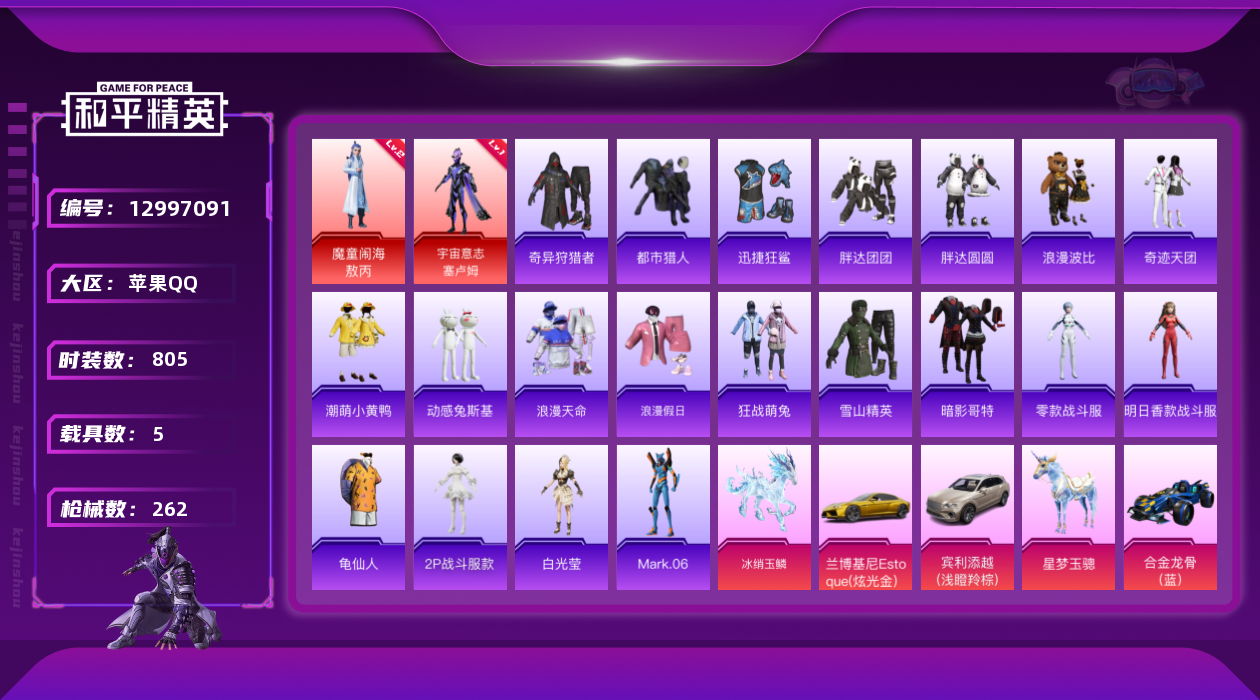Choose the 宇宙意志塞卢姆 outfit card

460,211
